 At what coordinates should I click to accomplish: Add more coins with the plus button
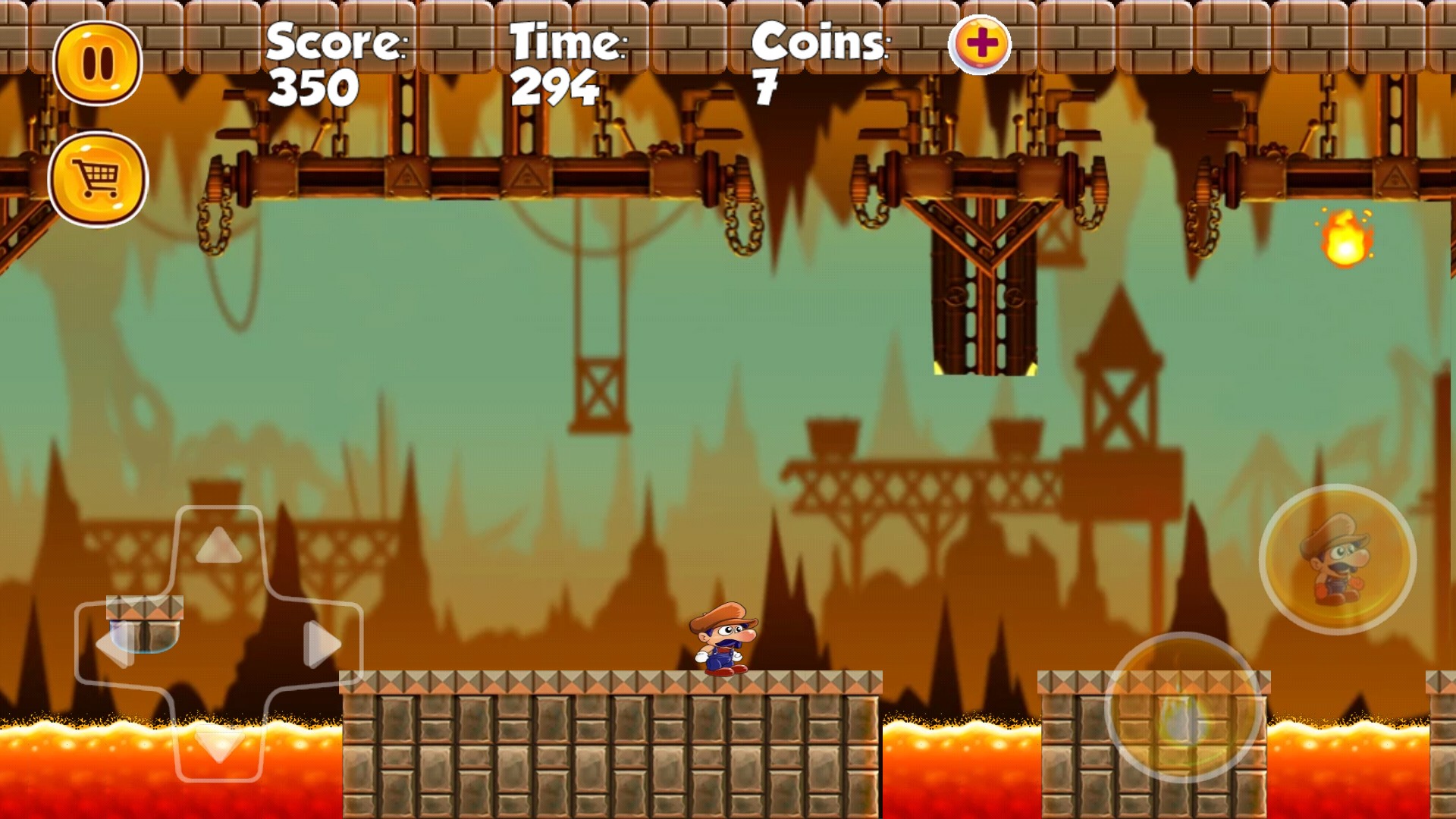point(980,44)
